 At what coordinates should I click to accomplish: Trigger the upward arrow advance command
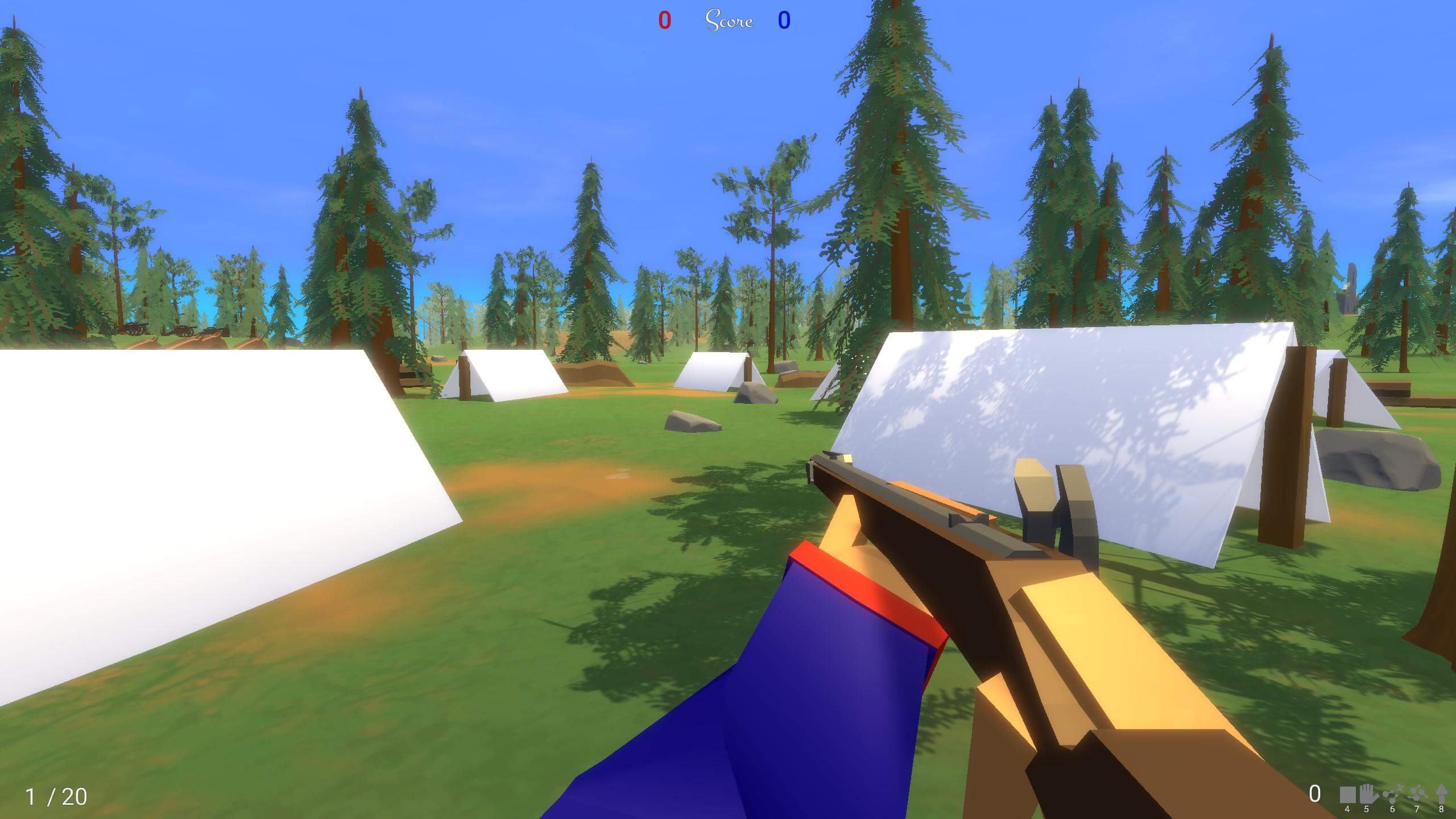1441,793
